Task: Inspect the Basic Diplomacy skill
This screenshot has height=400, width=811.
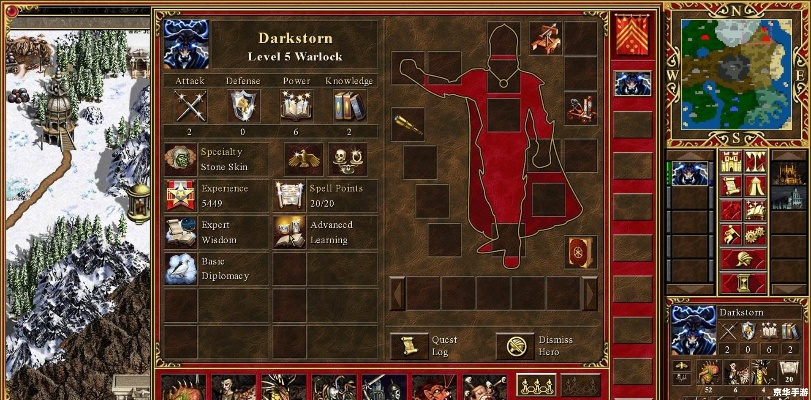Action: coord(180,268)
